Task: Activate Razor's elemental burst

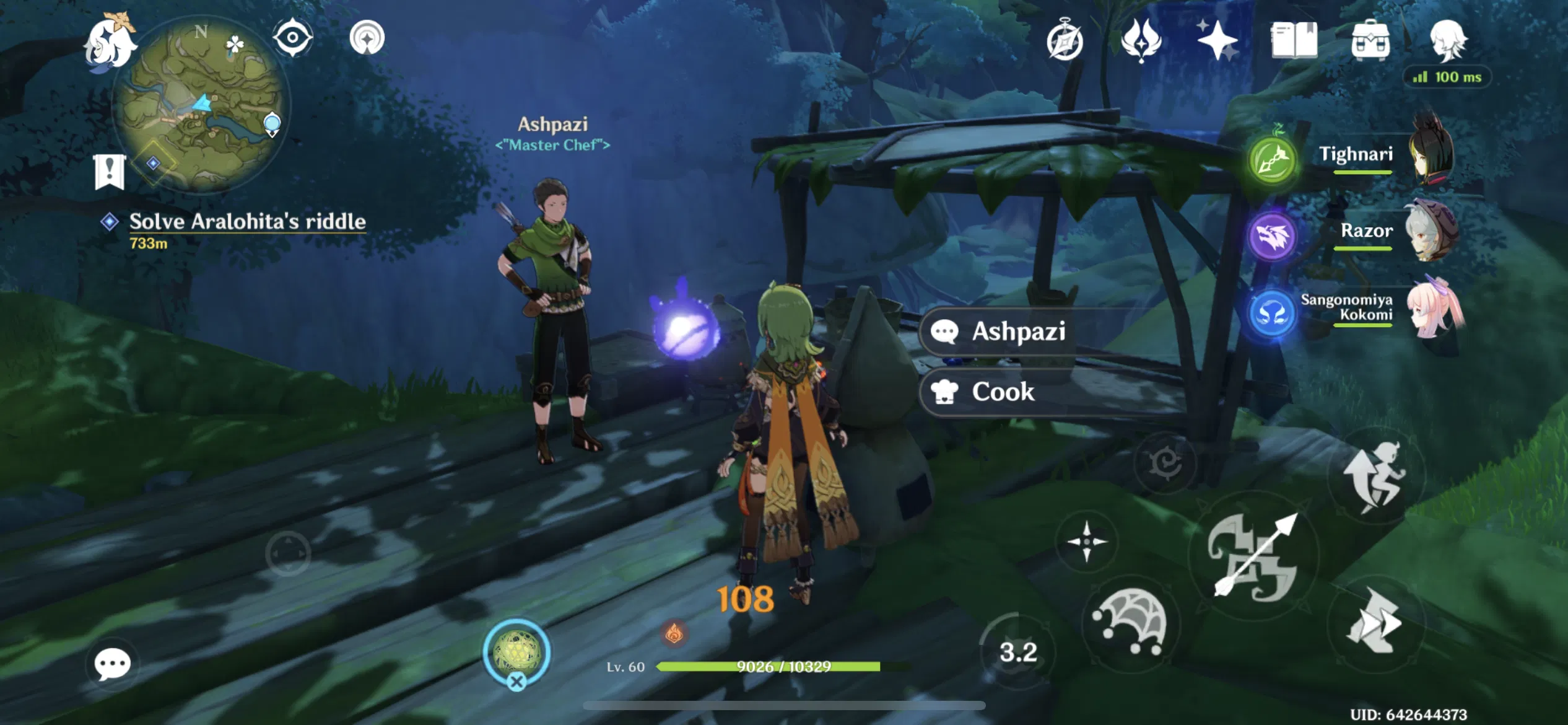Action: tap(1273, 235)
